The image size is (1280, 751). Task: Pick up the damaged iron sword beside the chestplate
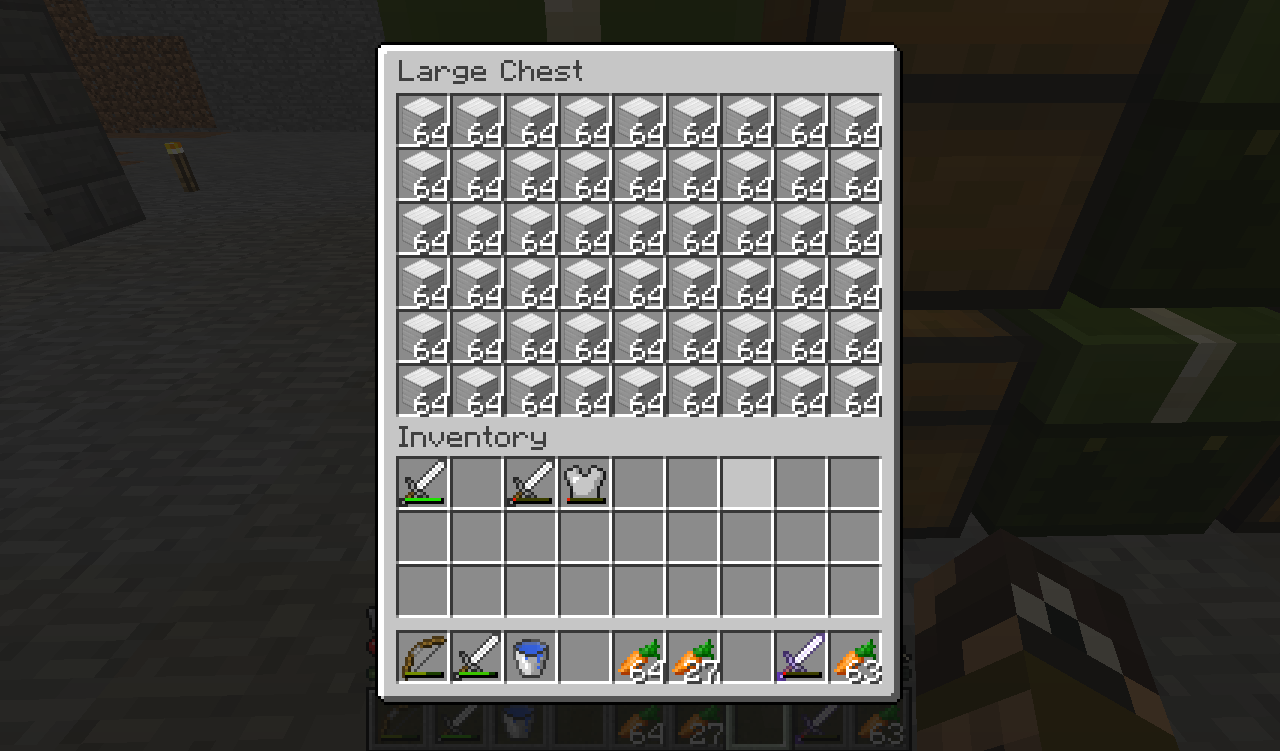point(530,482)
